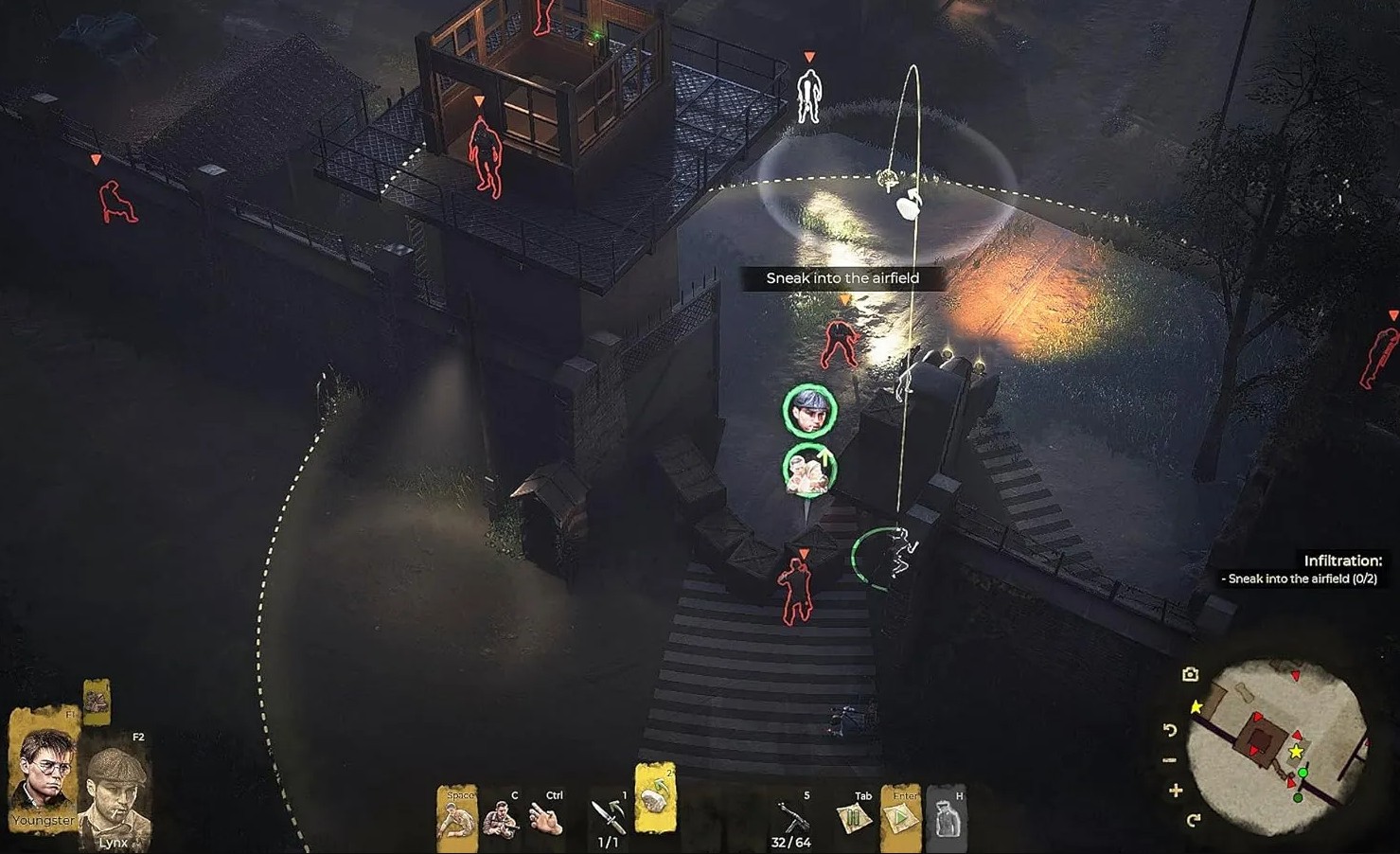Zoom out the minimap with the minus
Image resolution: width=1400 pixels, height=854 pixels.
pyautogui.click(x=1170, y=760)
